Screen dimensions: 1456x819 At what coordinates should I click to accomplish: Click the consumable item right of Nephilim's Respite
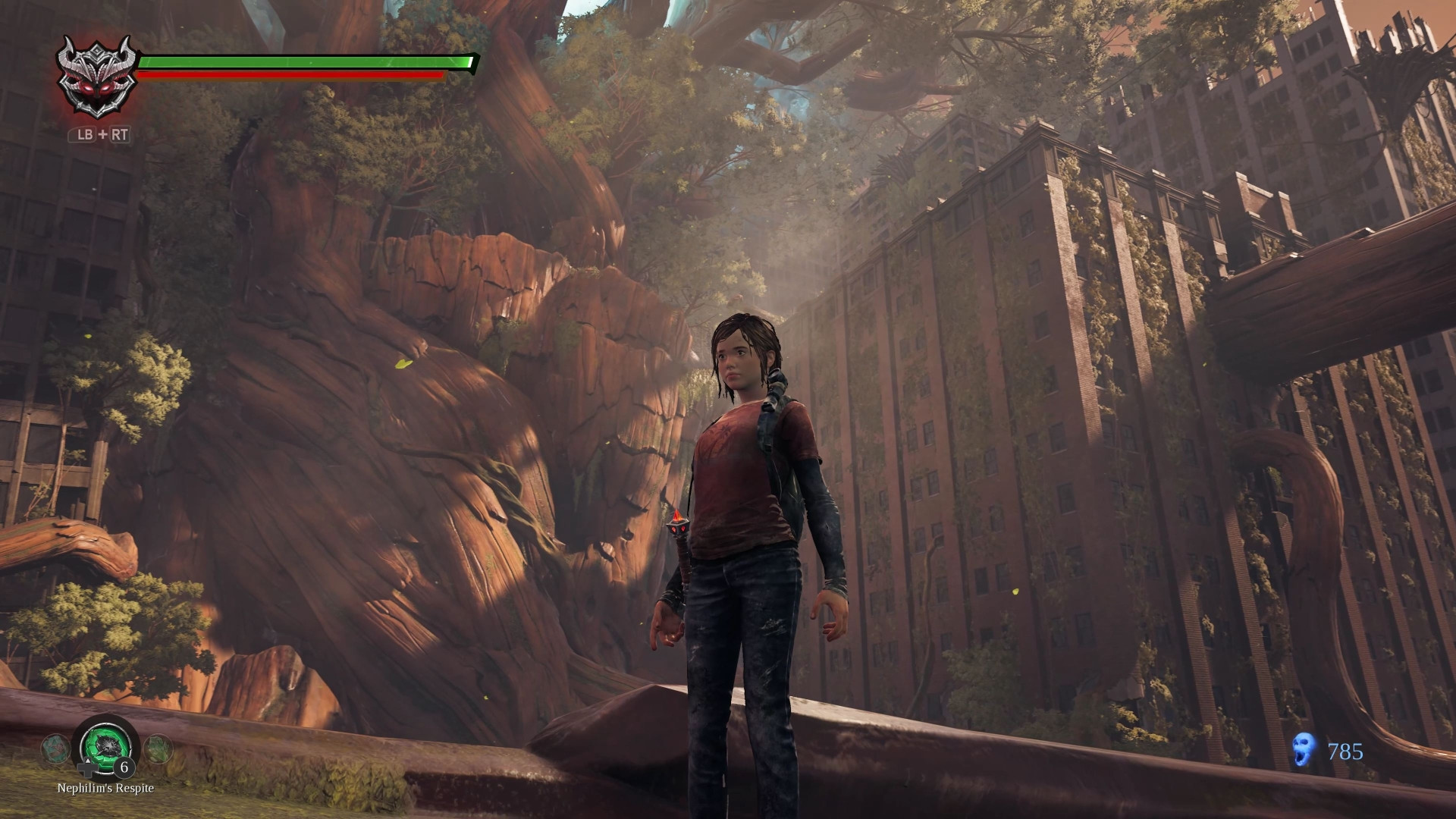click(x=158, y=749)
